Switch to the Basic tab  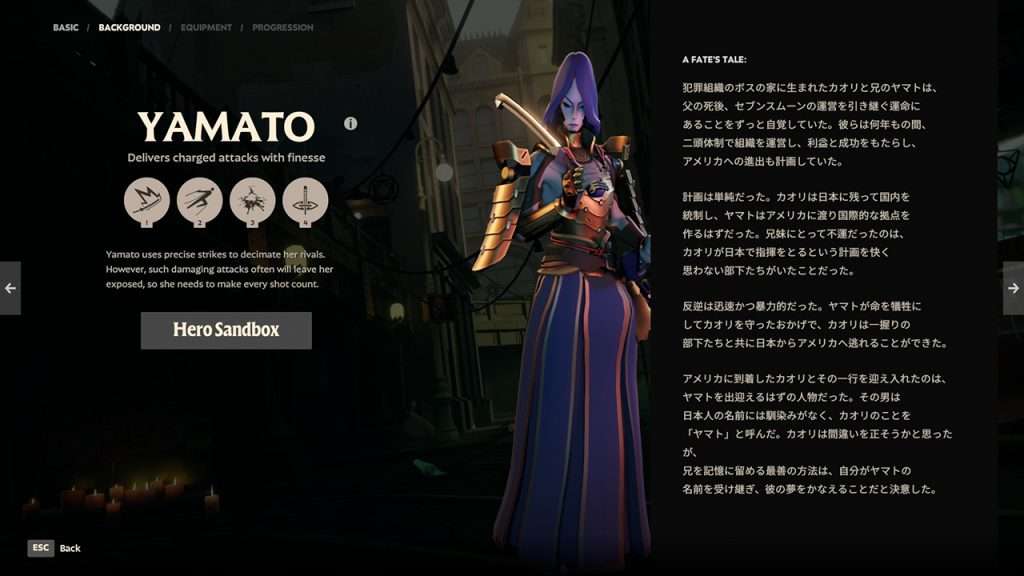[65, 28]
